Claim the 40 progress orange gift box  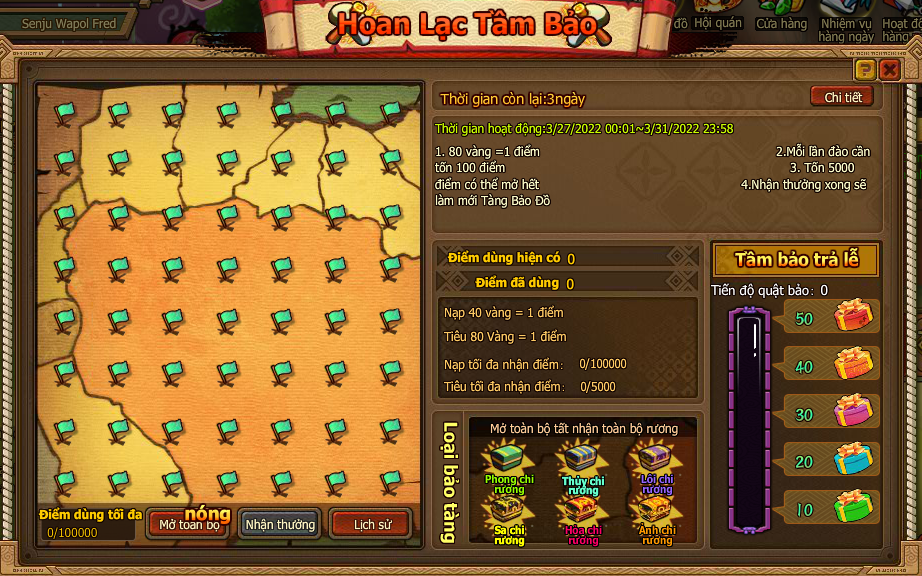pyautogui.click(x=853, y=364)
